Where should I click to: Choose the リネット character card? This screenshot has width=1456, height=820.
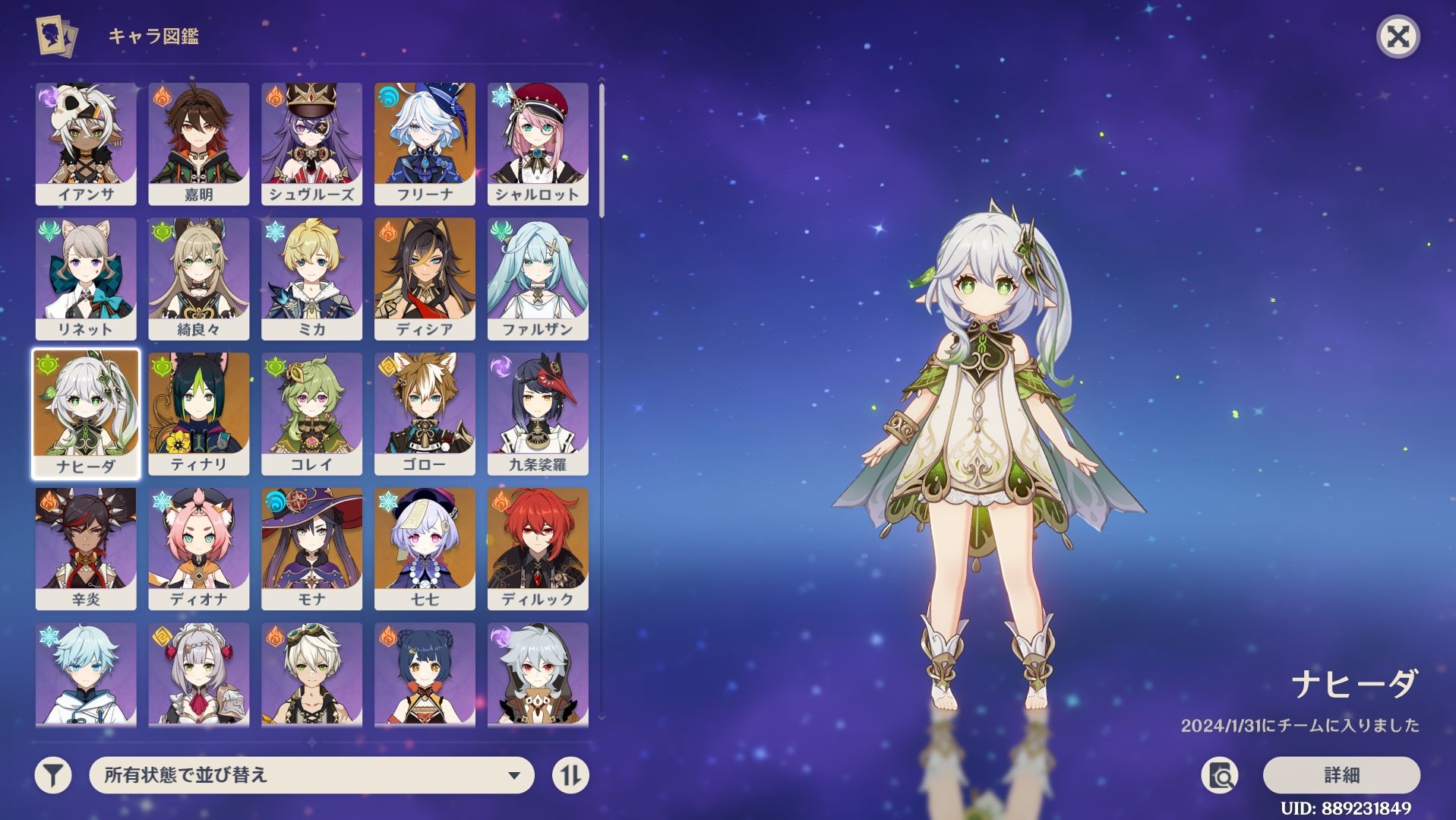86,278
